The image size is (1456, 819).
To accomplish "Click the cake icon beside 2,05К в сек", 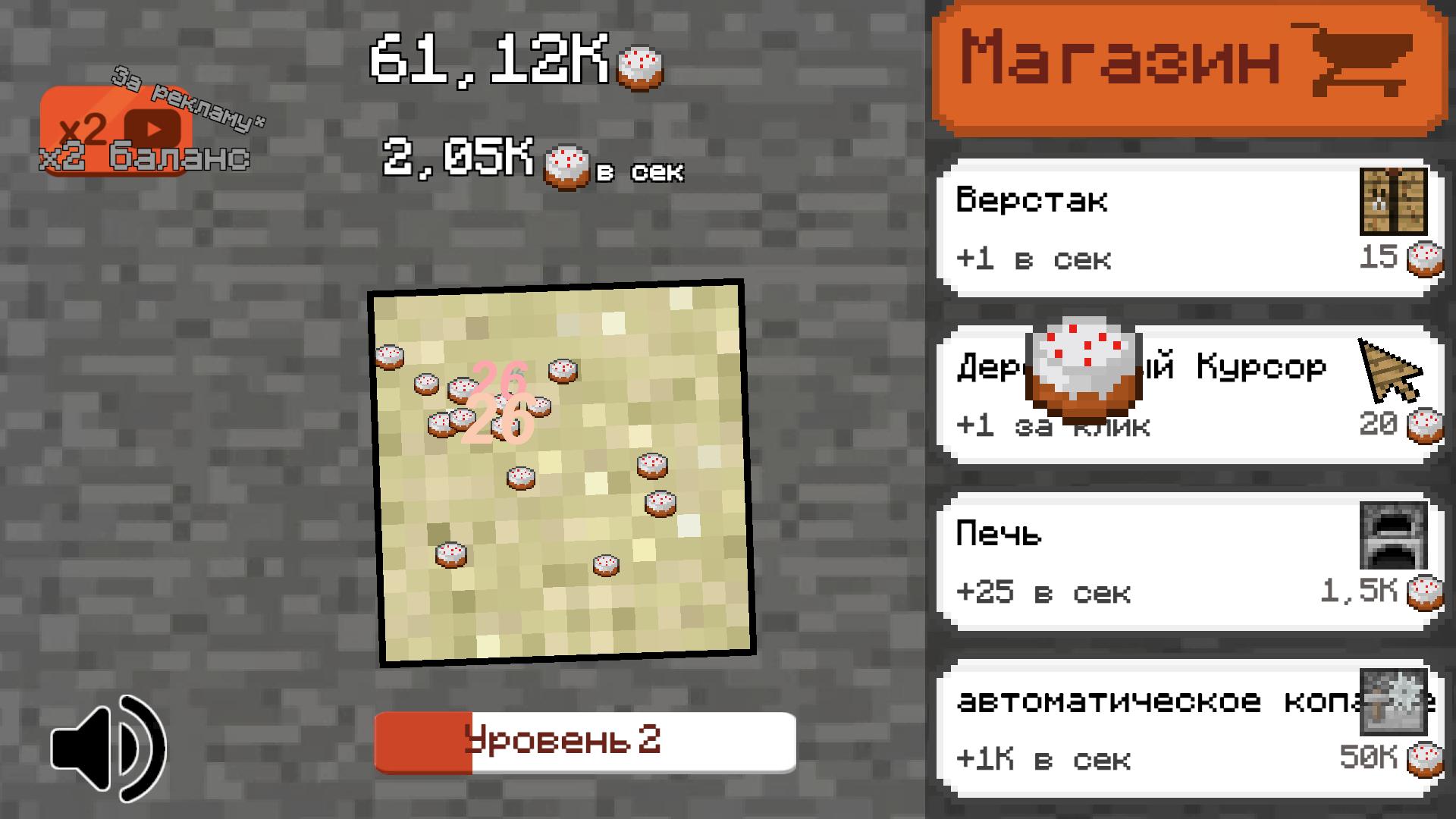I will tap(567, 163).
